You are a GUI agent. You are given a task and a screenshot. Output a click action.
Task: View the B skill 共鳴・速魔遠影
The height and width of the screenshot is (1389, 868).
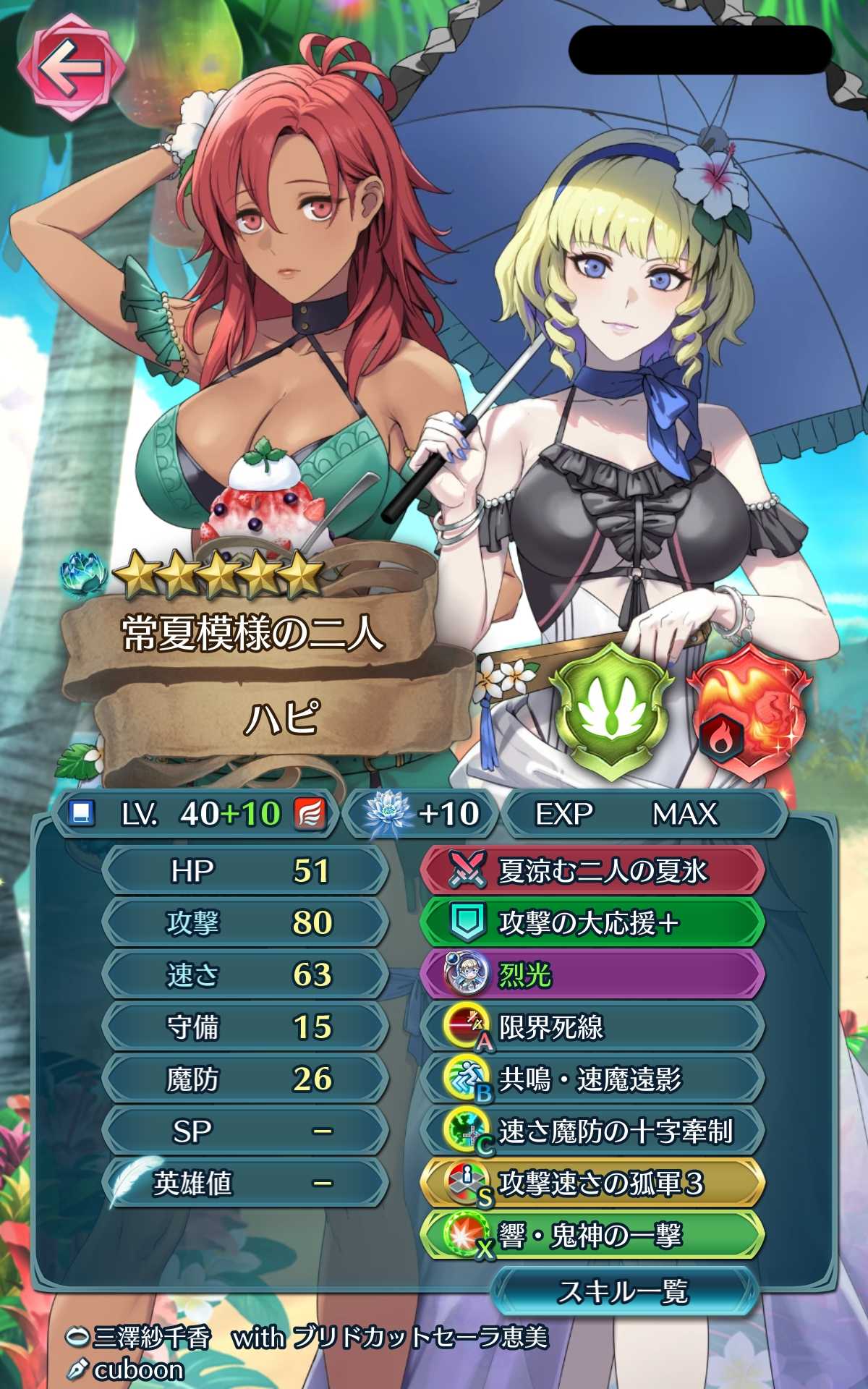592,1079
